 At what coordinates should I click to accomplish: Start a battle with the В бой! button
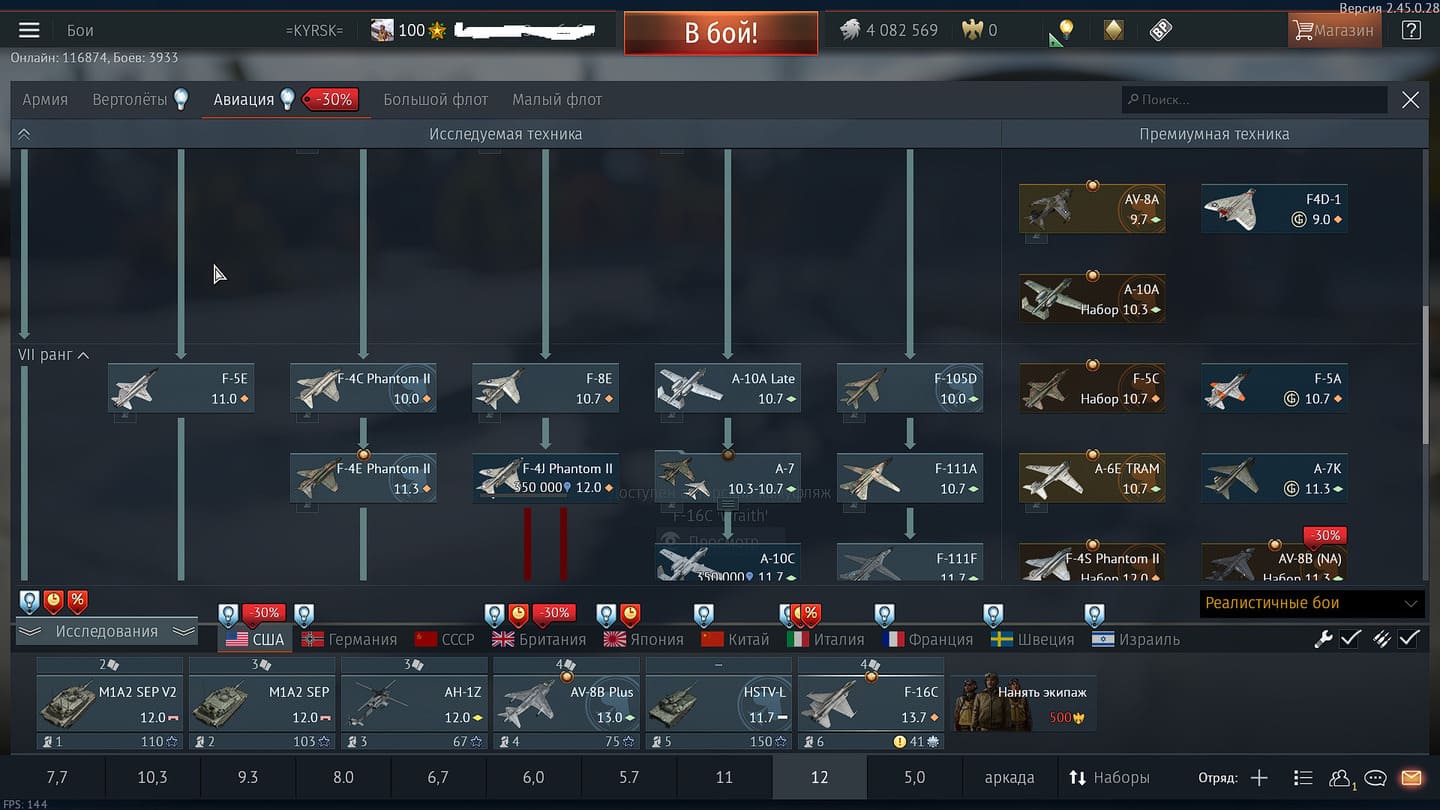(x=720, y=33)
